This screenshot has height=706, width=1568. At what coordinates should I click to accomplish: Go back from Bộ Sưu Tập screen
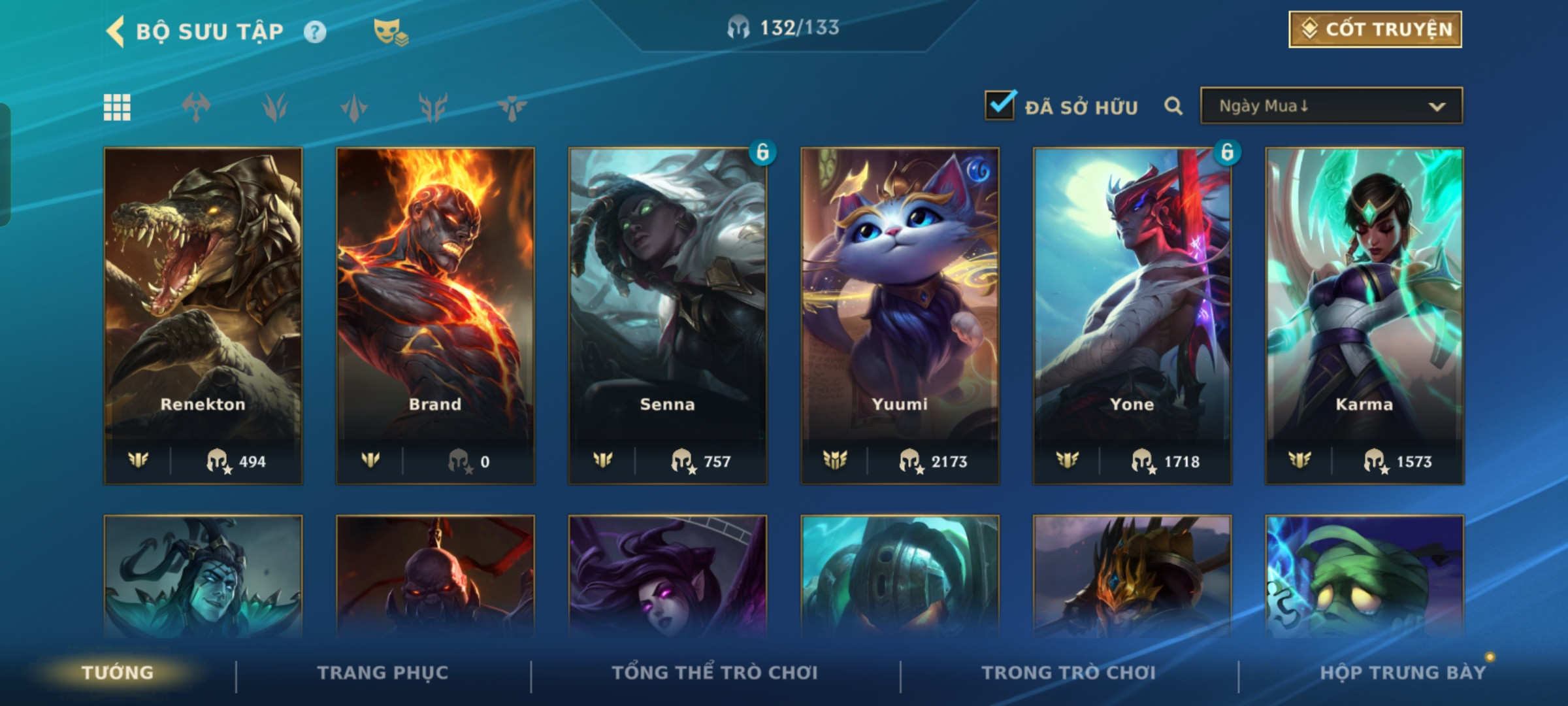[116, 31]
